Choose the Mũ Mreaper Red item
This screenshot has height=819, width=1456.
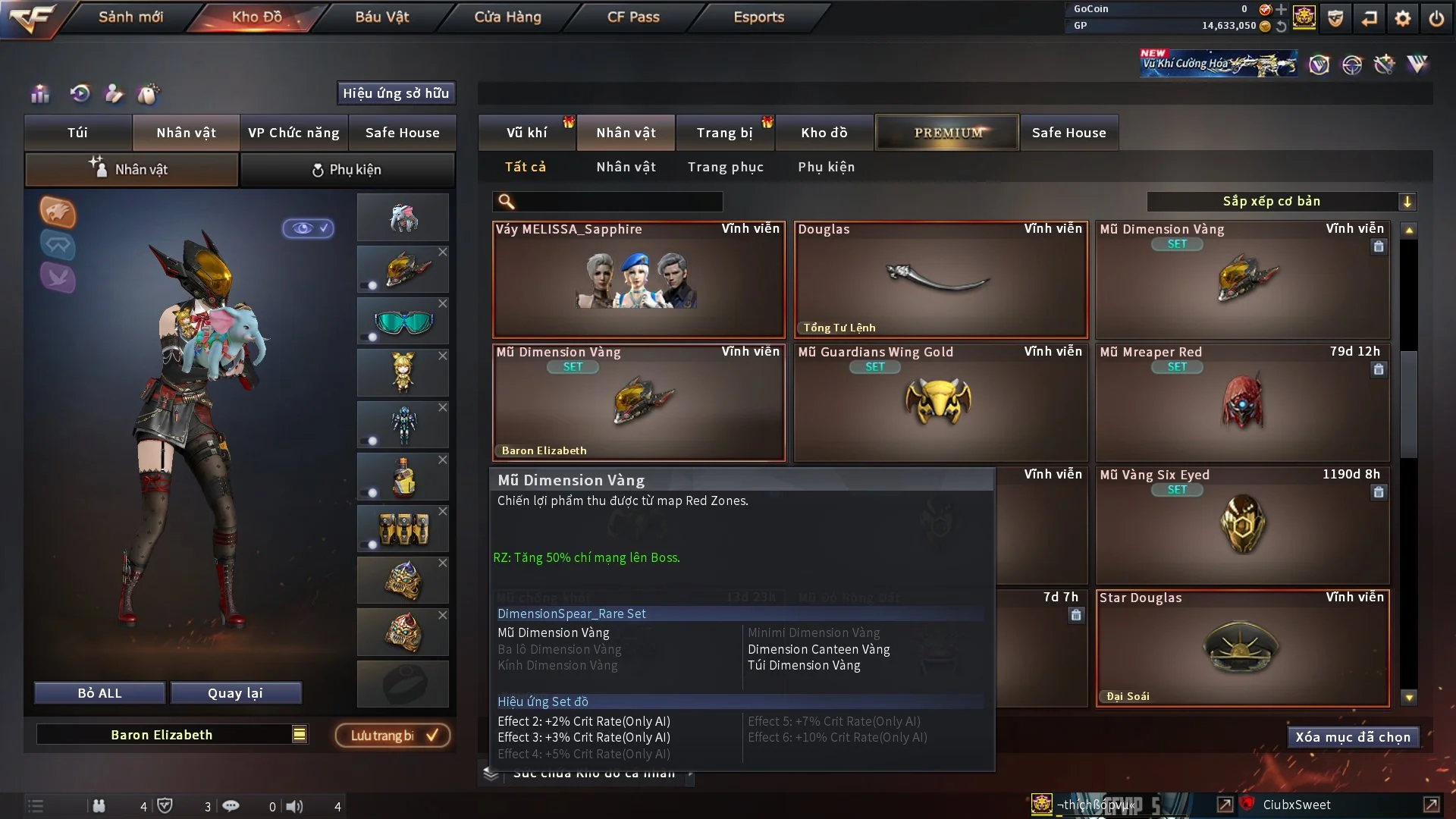point(1241,403)
